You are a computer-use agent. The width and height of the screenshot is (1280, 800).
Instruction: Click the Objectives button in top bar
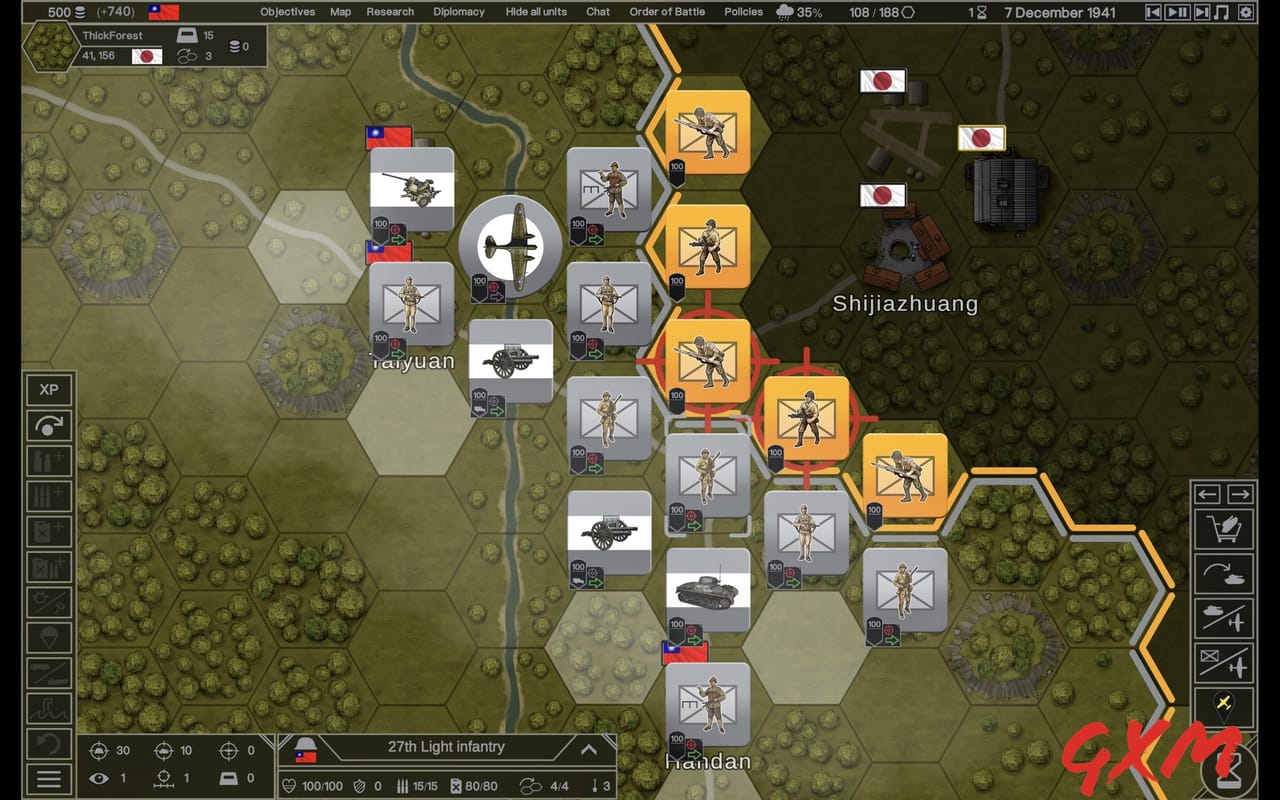point(287,12)
